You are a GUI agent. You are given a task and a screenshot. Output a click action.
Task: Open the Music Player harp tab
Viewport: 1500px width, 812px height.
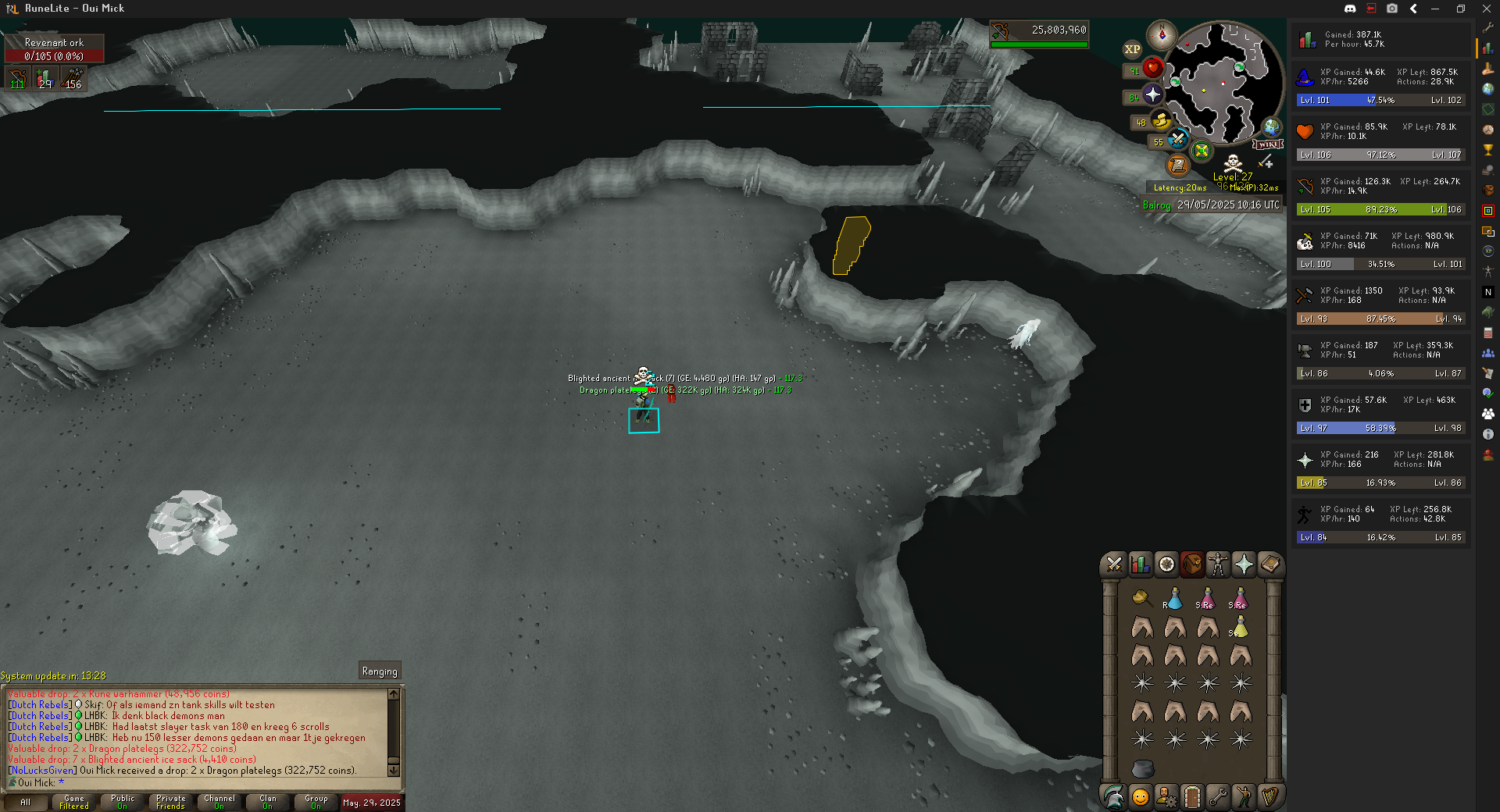pyautogui.click(x=1270, y=796)
